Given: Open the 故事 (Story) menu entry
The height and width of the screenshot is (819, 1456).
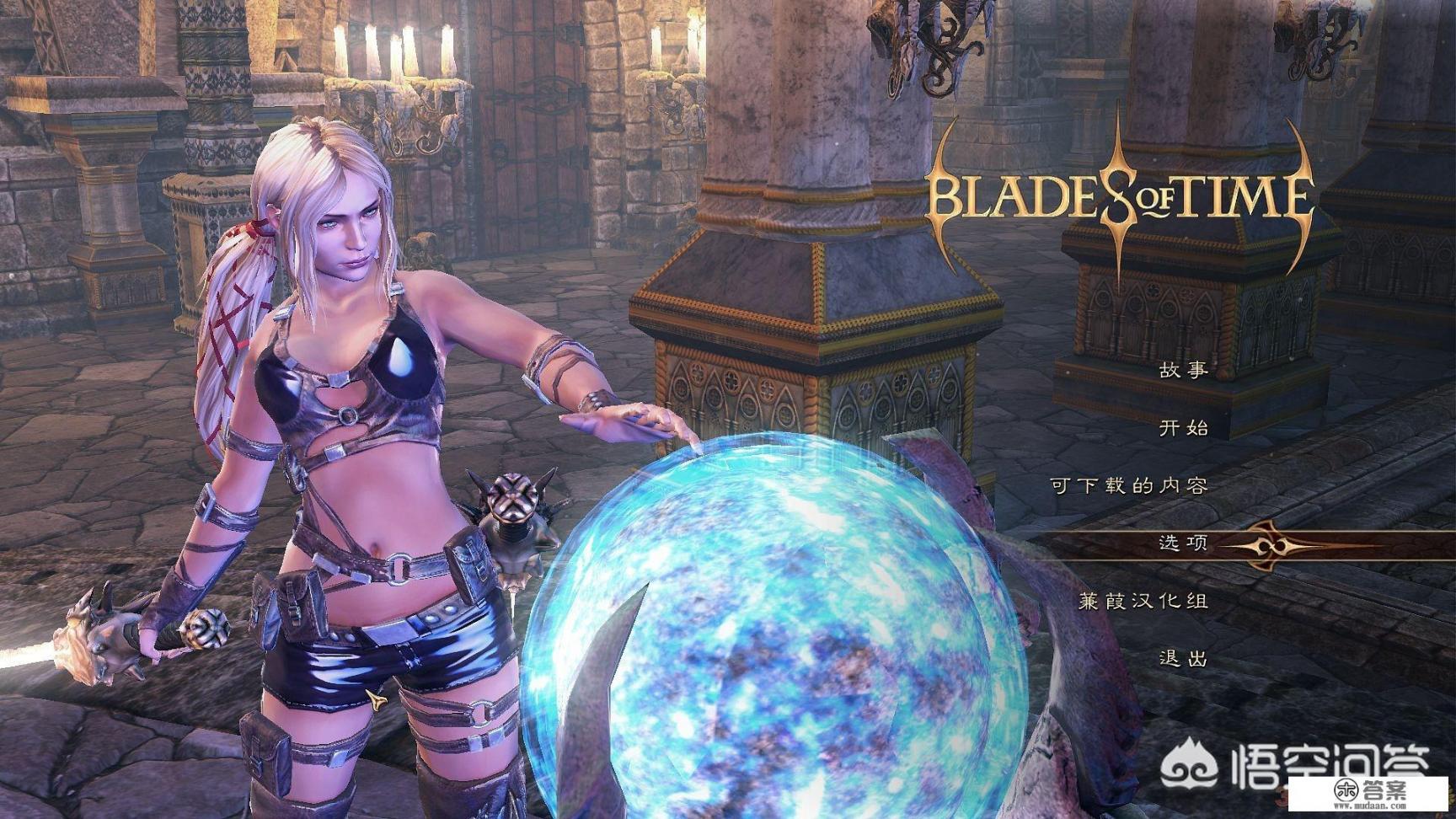Looking at the screenshot, I should (x=1183, y=370).
